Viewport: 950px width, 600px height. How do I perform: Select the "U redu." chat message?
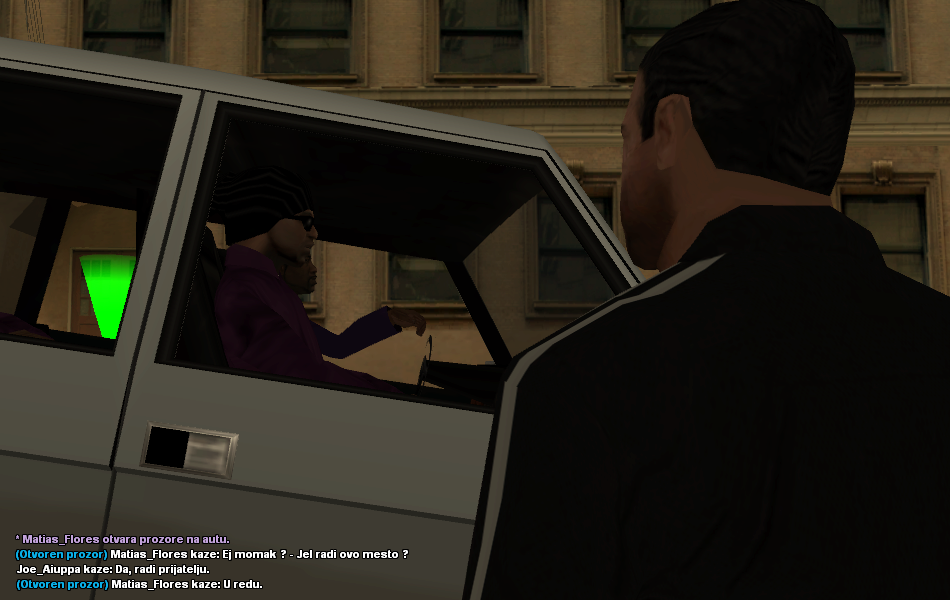click(x=139, y=584)
